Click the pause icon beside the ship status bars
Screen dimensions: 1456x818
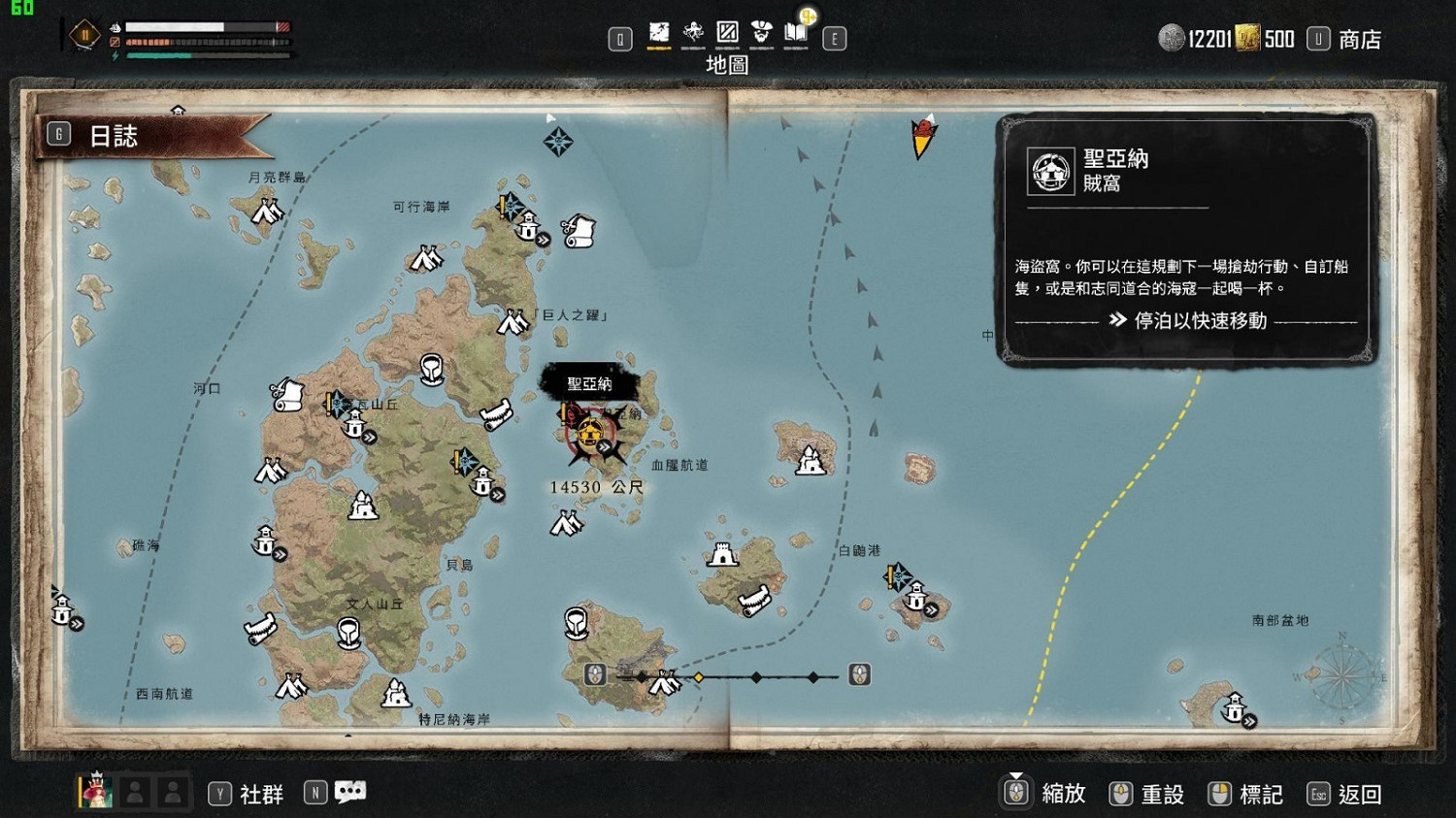(85, 33)
